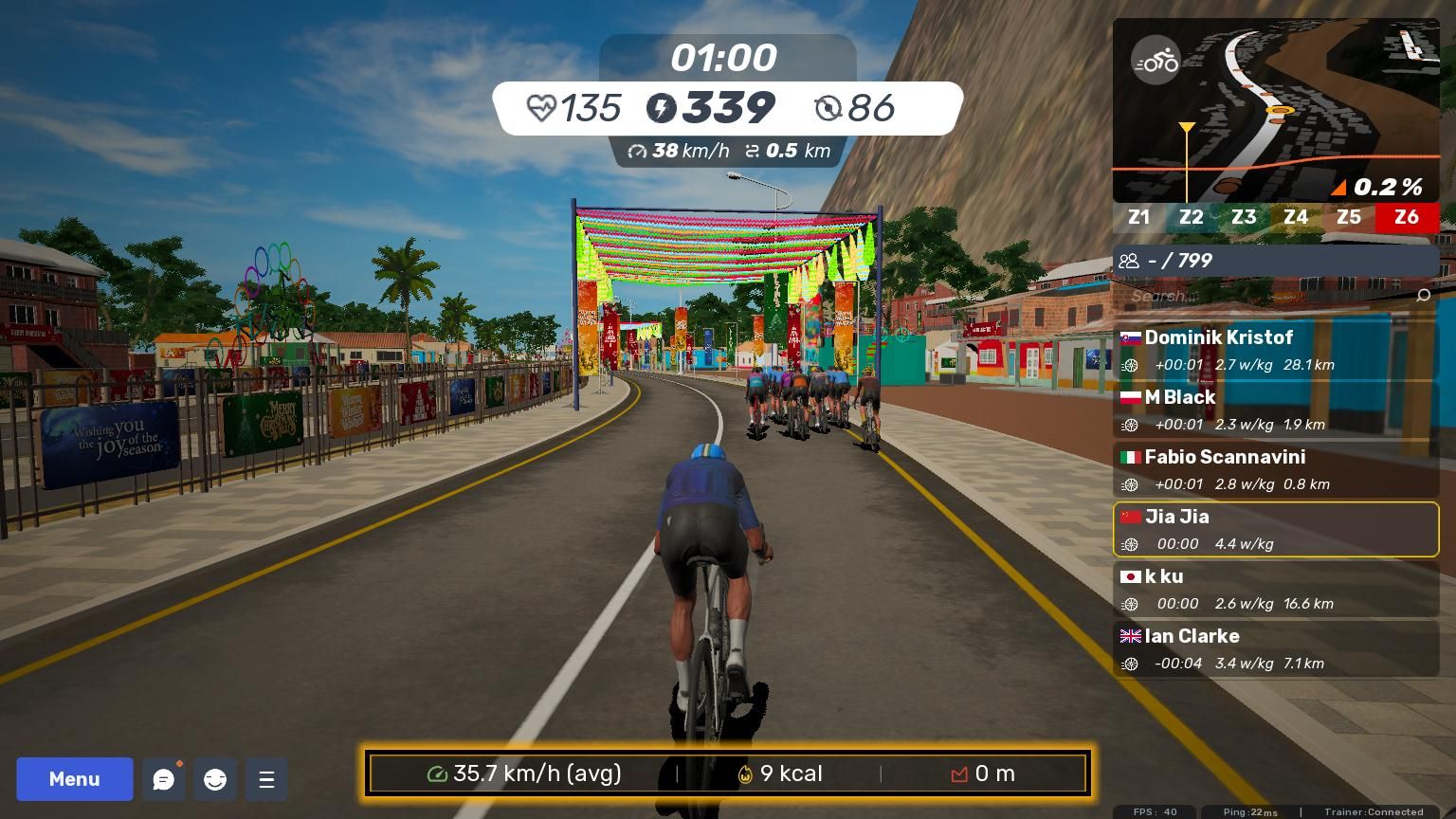The width and height of the screenshot is (1456, 819).
Task: Select the Z2 power zone
Action: coord(1191,217)
